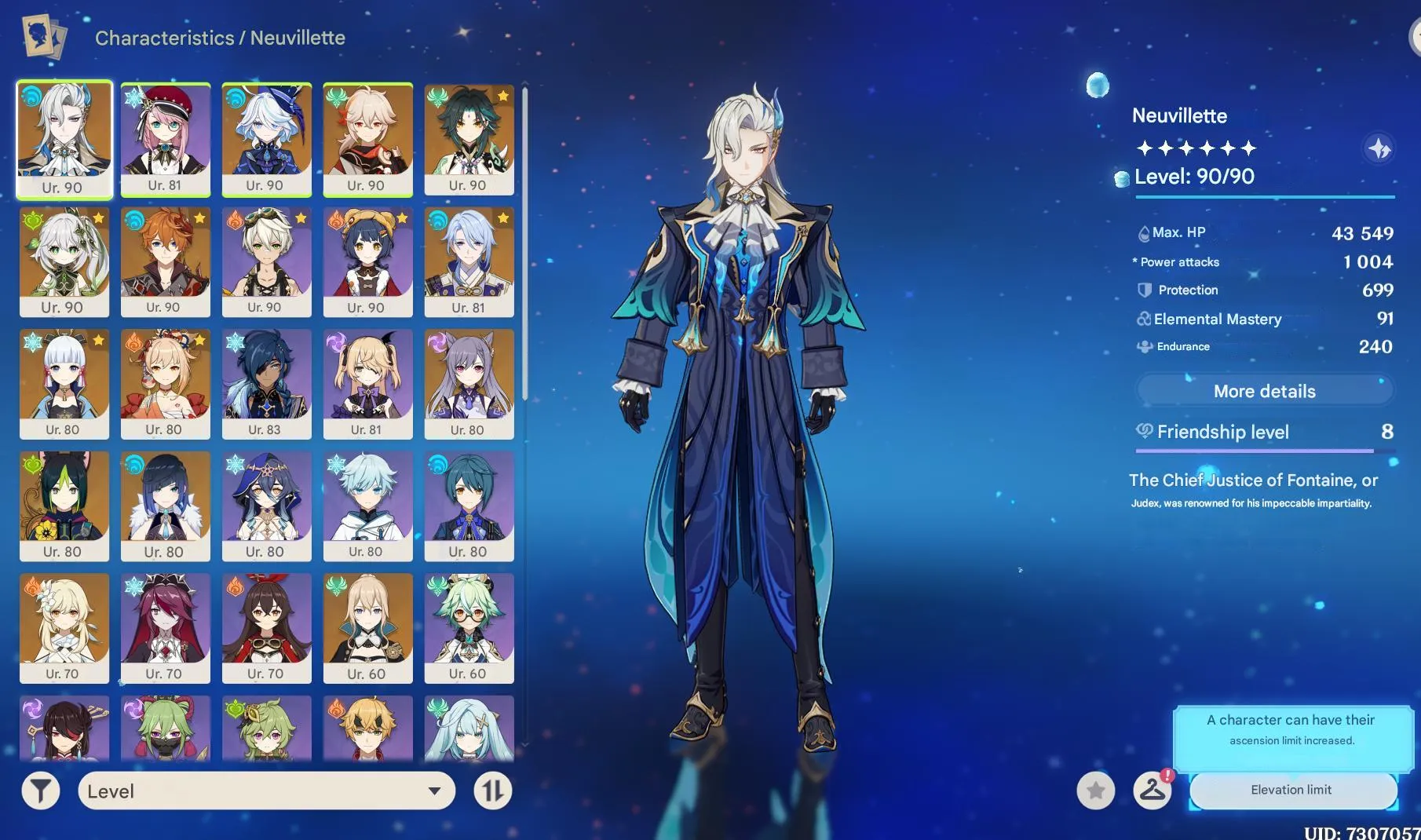This screenshot has height=840, width=1421.
Task: Select Furina's Ur. 90 portrait tab
Action: tap(266, 140)
